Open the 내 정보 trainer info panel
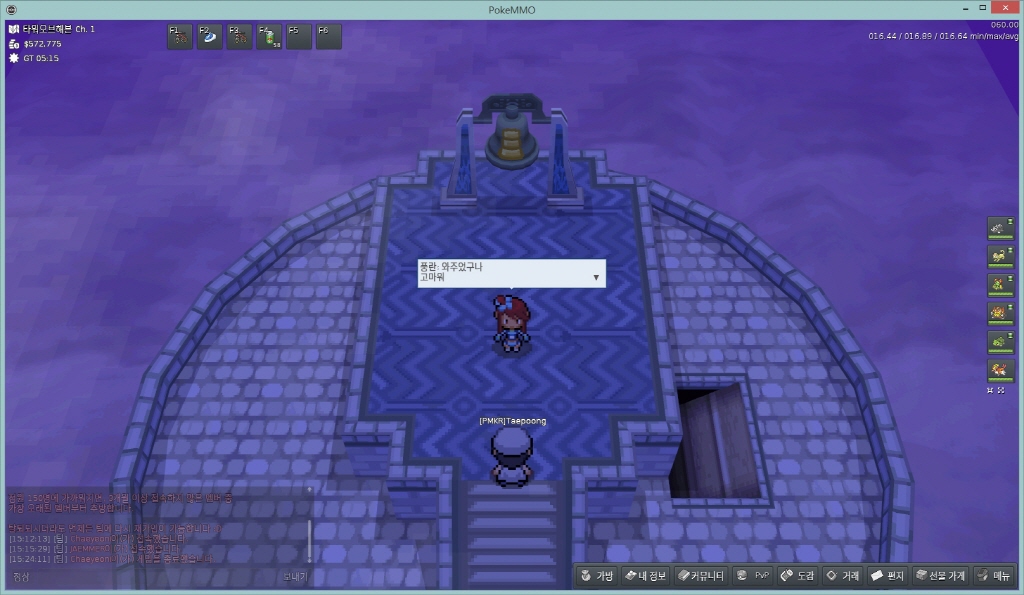 pos(643,576)
